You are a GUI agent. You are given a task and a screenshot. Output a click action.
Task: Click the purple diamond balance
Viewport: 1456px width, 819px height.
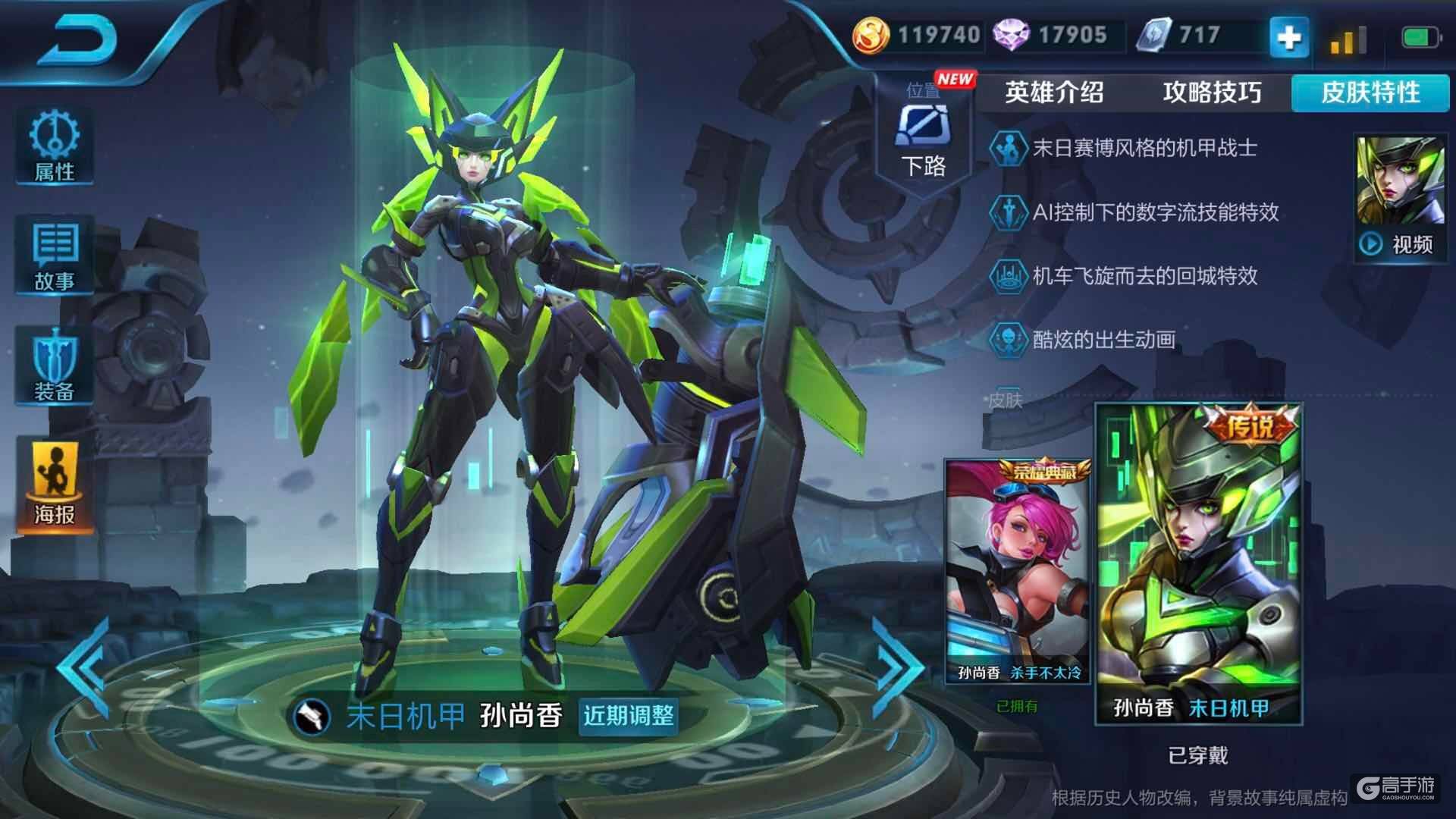click(x=1051, y=35)
